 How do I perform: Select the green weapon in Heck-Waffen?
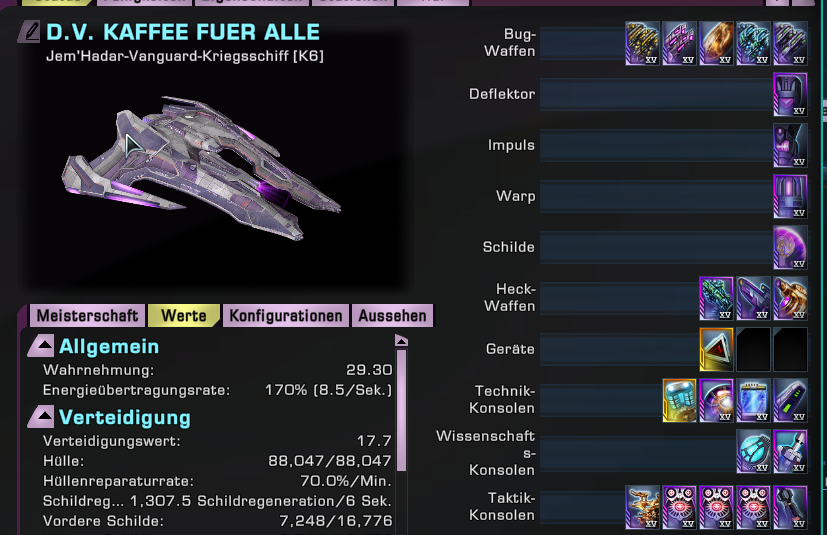pos(716,297)
